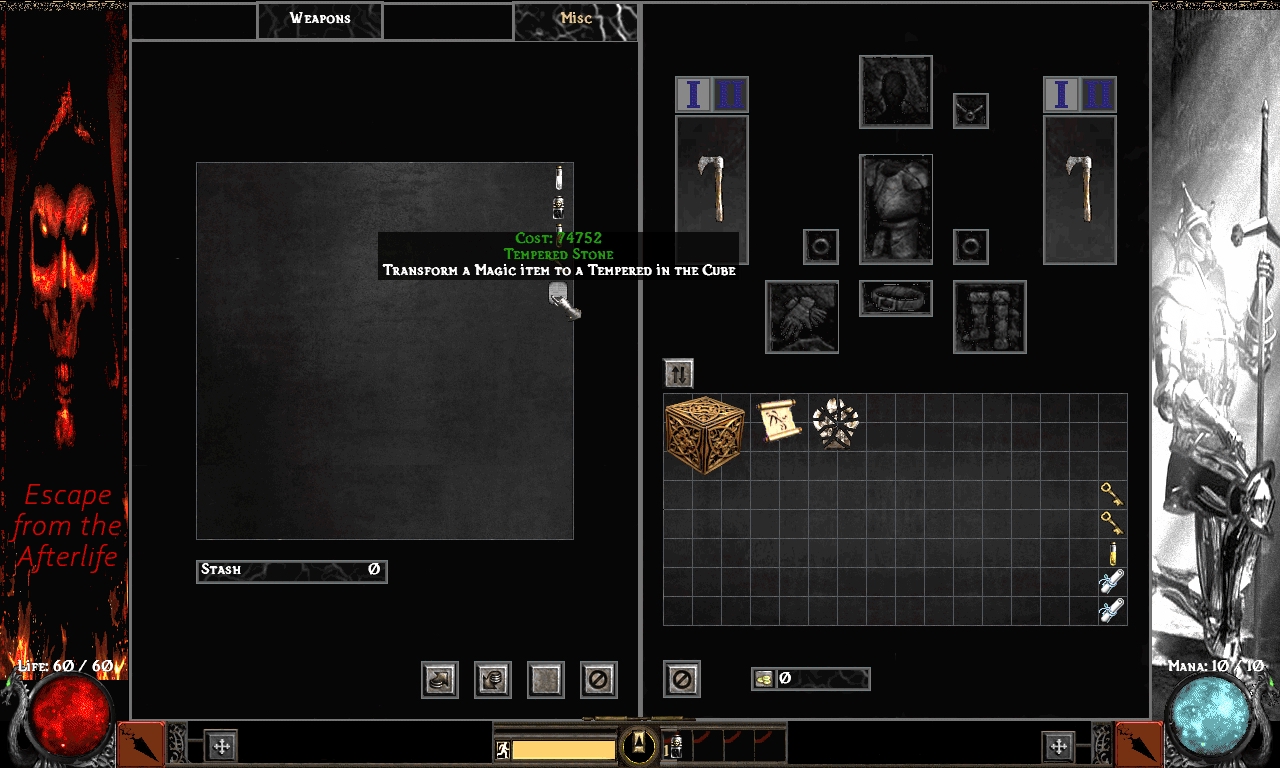
Task: Select the pentagram stone item in inventory
Action: [835, 422]
